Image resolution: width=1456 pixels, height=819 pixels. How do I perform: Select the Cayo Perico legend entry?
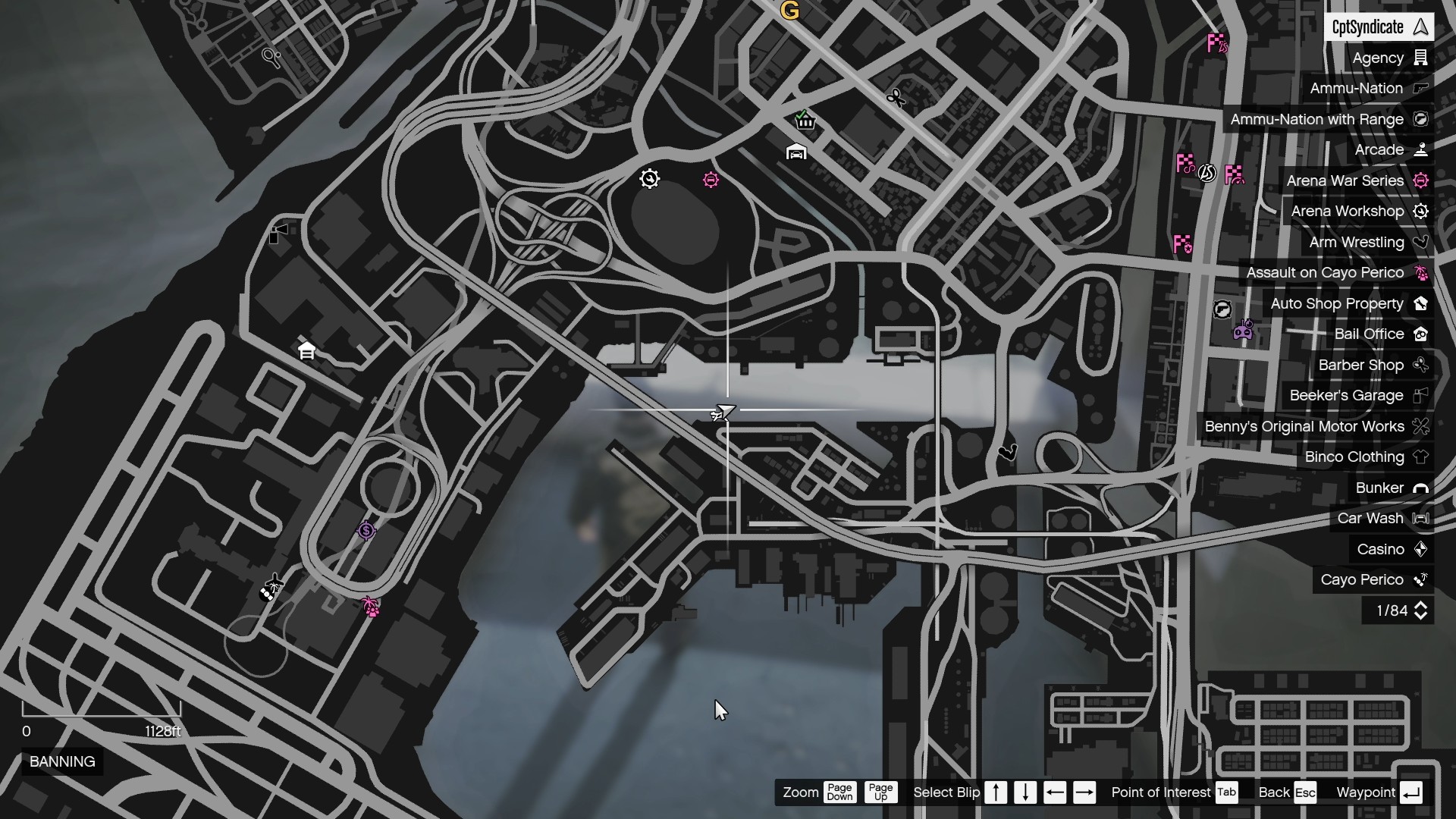click(x=1373, y=580)
